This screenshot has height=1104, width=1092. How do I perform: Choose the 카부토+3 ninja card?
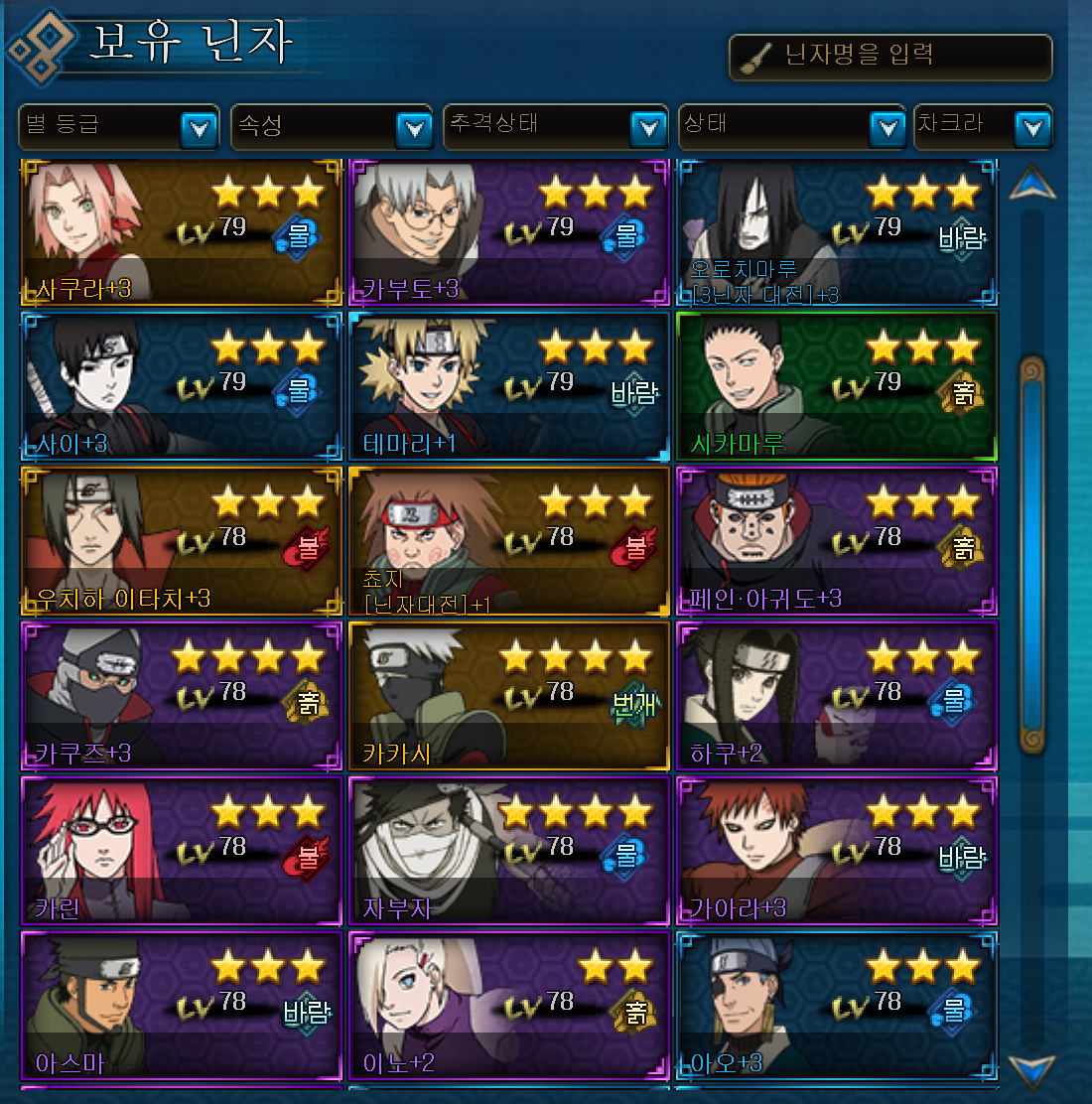509,232
